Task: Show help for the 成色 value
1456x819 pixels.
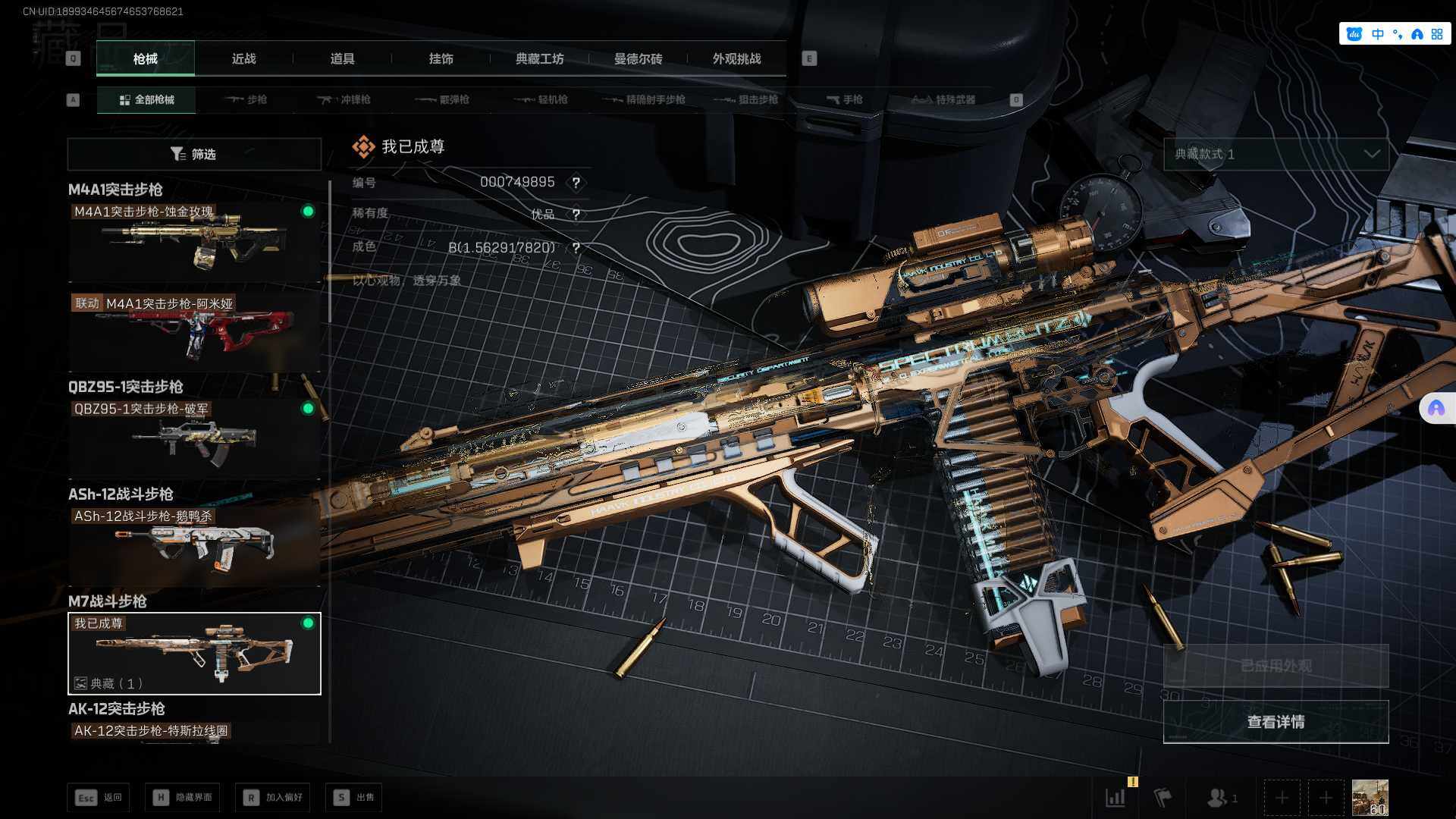Action: click(576, 248)
